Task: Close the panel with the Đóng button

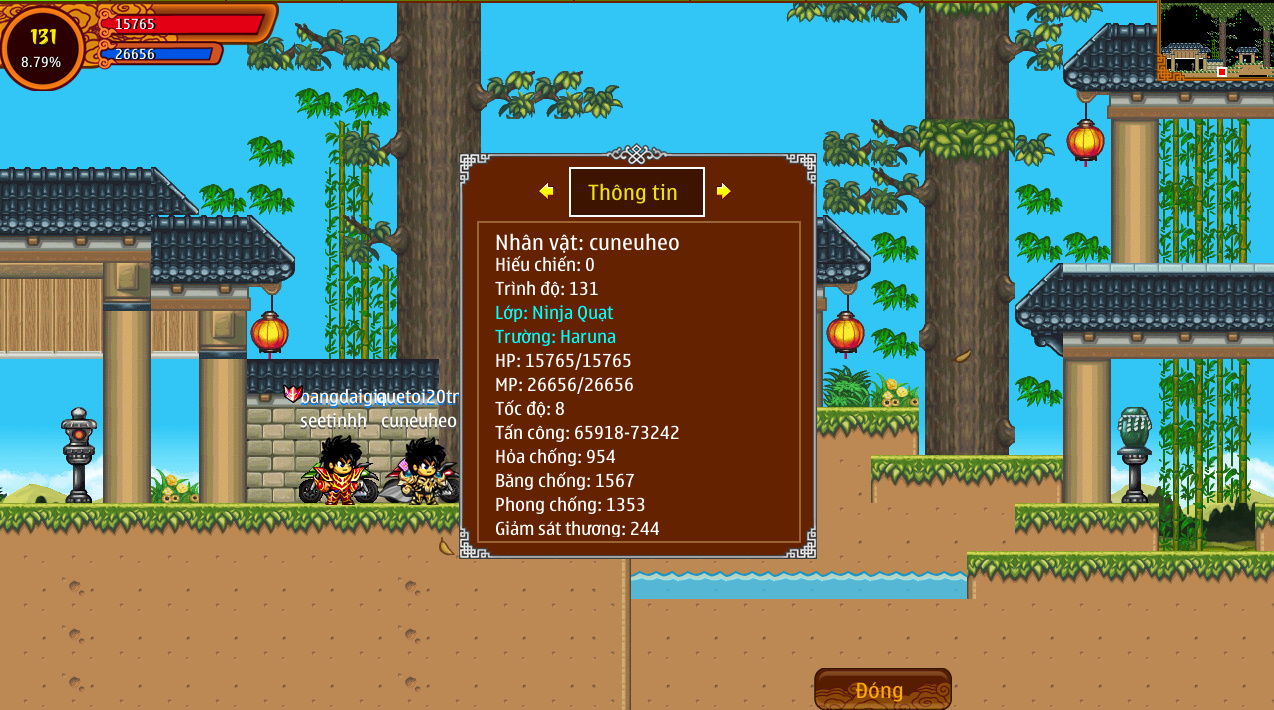Action: (882, 690)
